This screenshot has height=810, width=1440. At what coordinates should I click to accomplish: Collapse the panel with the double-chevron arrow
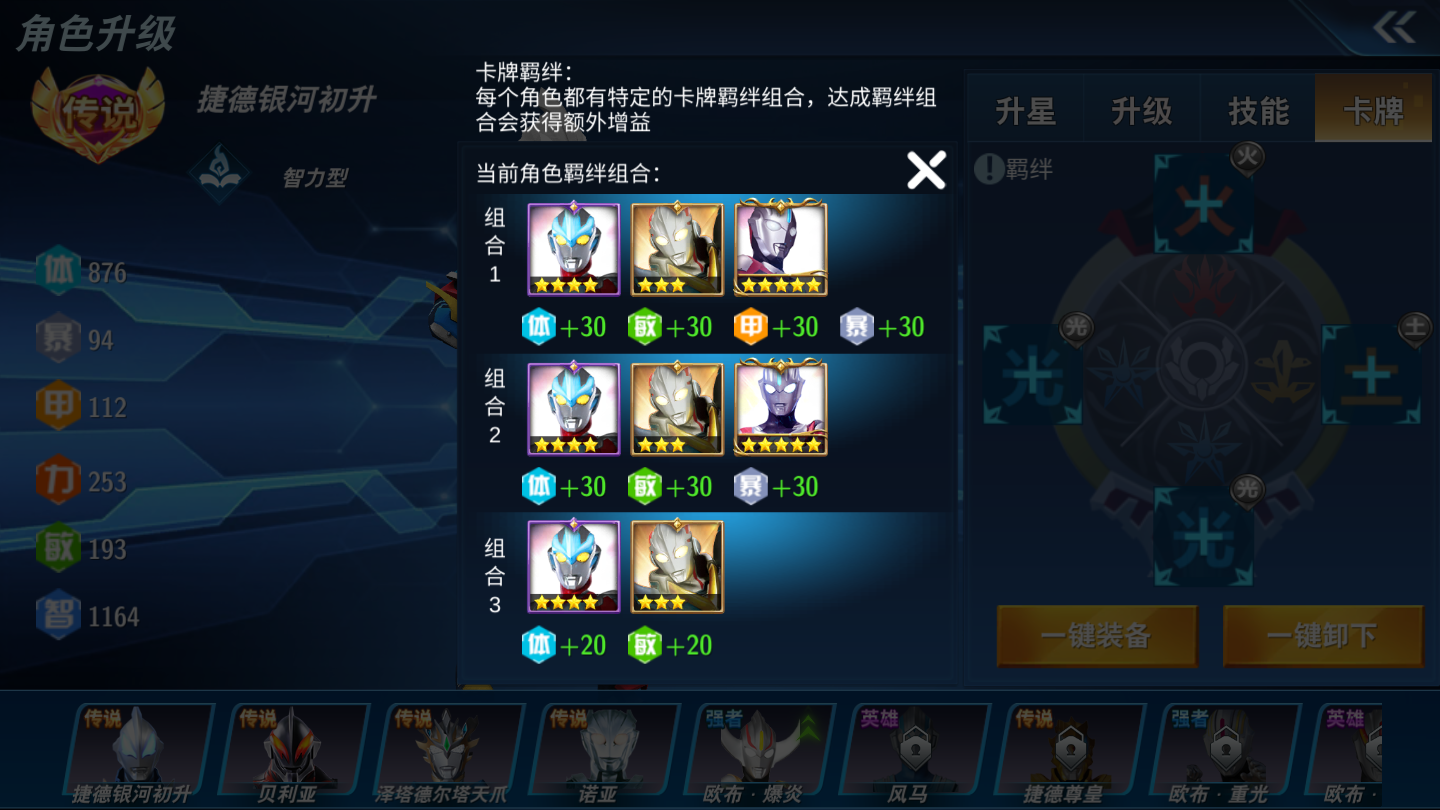[x=1396, y=28]
